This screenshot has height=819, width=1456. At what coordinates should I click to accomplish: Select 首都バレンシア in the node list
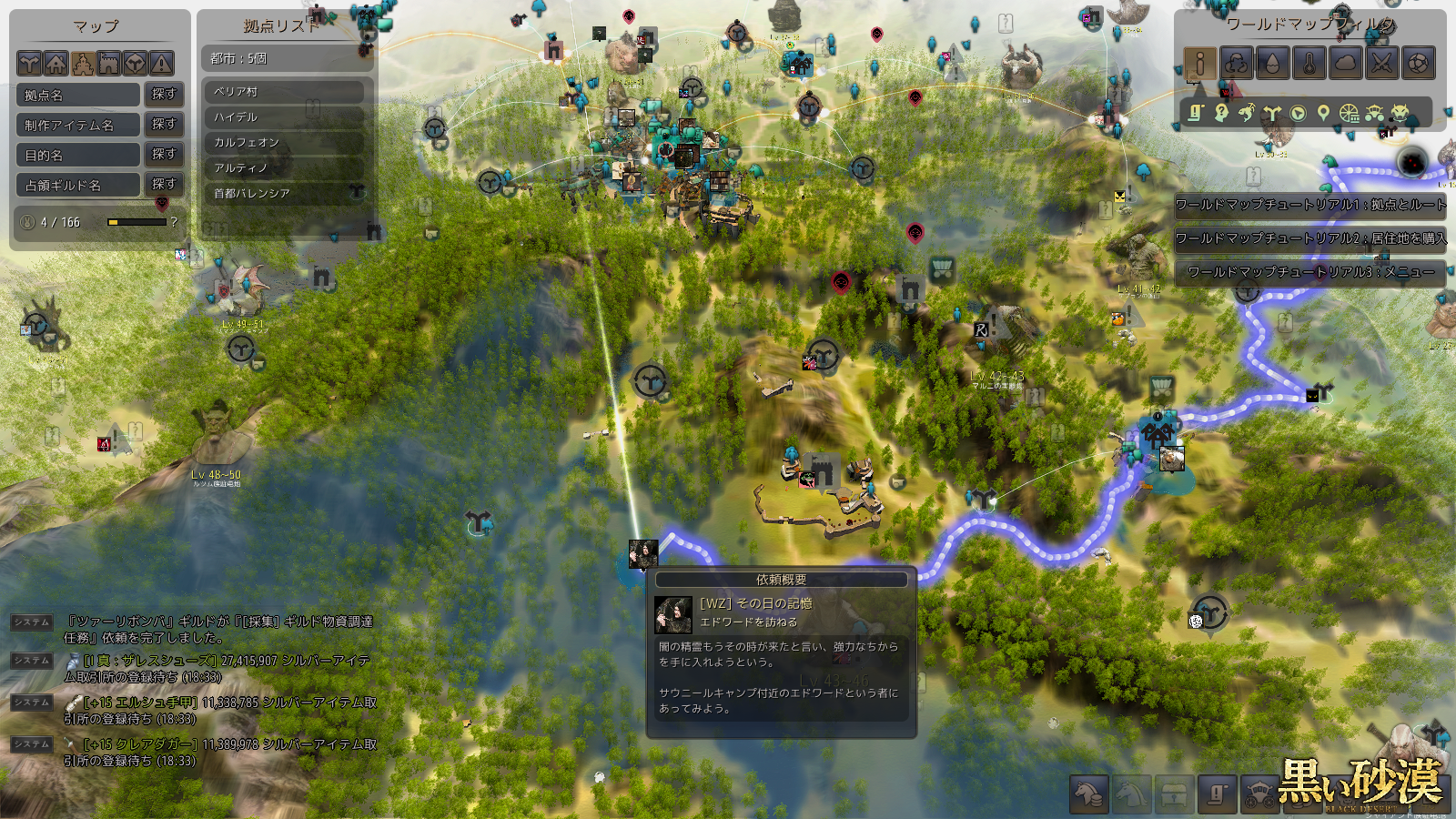pyautogui.click(x=282, y=194)
